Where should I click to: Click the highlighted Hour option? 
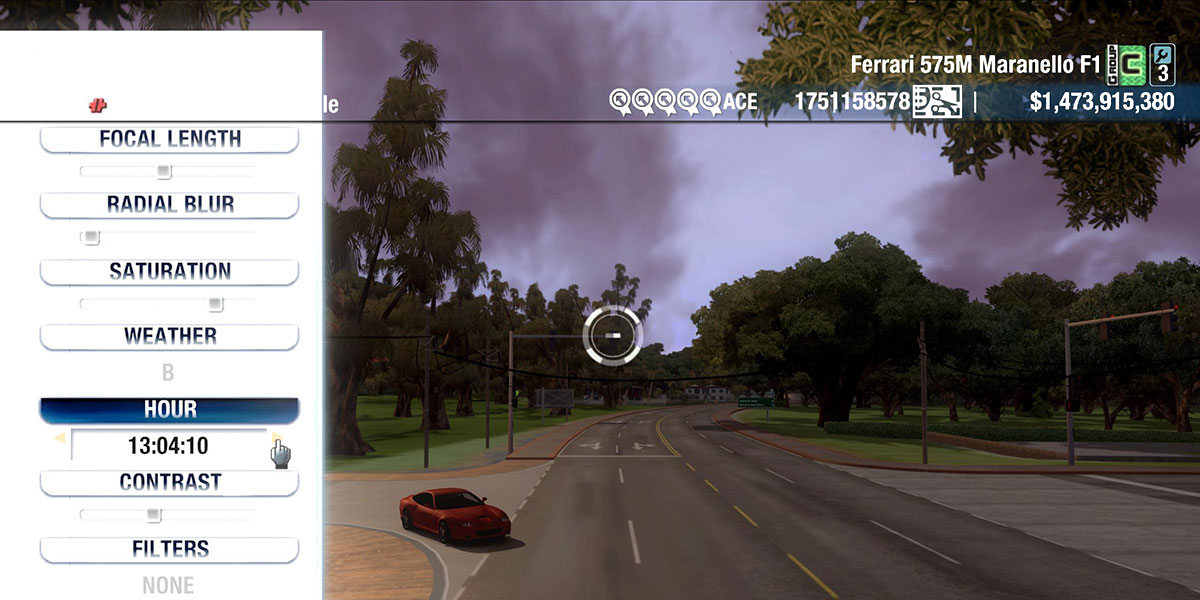169,410
